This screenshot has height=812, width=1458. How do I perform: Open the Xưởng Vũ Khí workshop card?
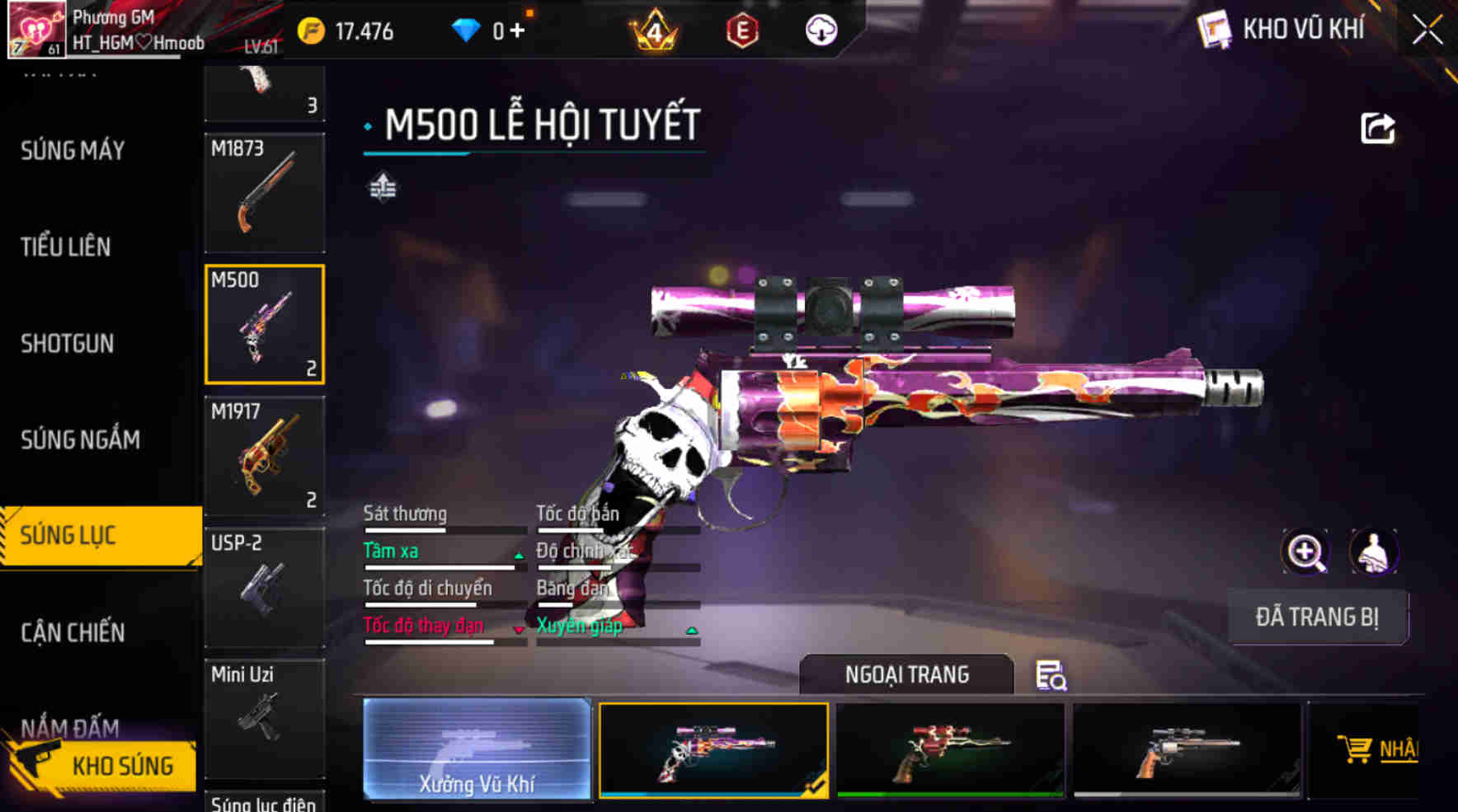pyautogui.click(x=477, y=749)
